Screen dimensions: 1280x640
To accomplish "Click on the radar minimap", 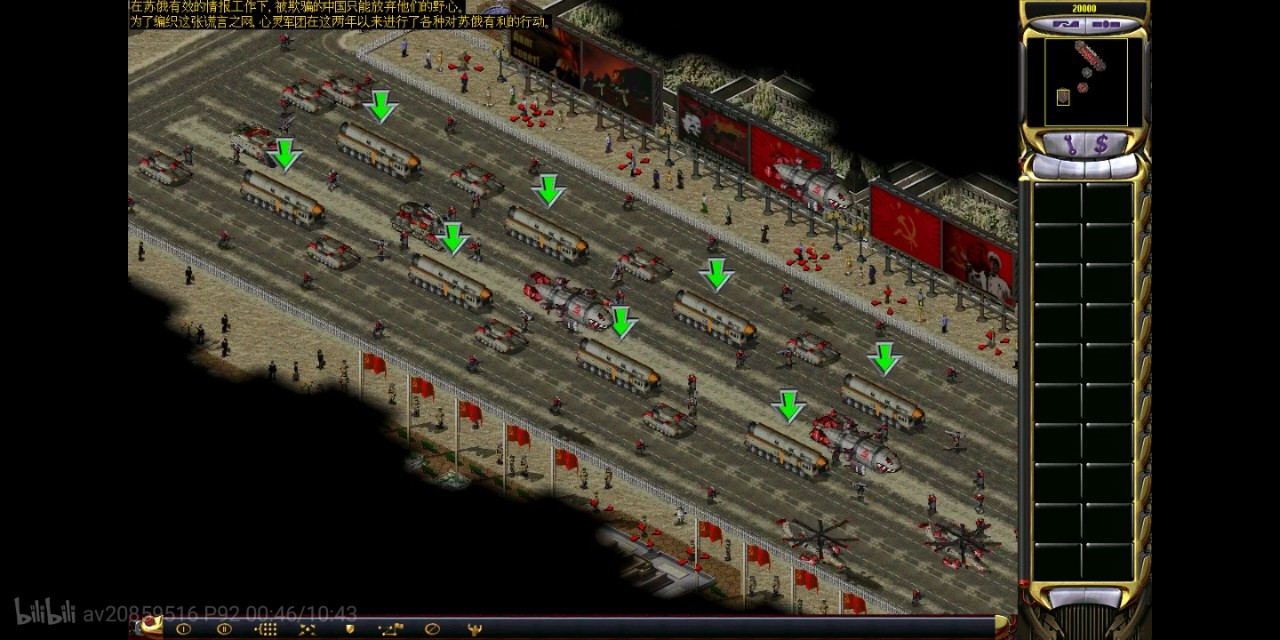I will pyautogui.click(x=1085, y=82).
